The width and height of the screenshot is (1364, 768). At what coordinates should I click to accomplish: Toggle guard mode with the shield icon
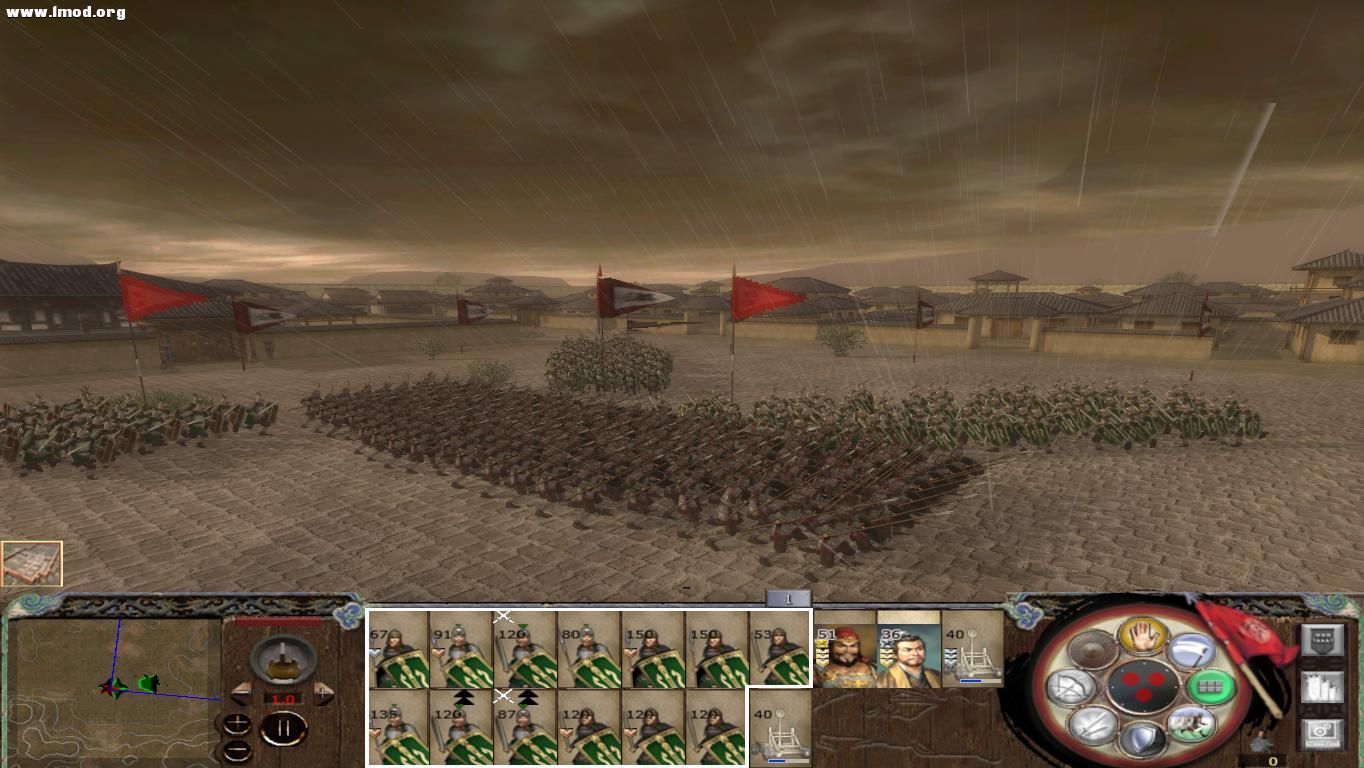point(1141,740)
